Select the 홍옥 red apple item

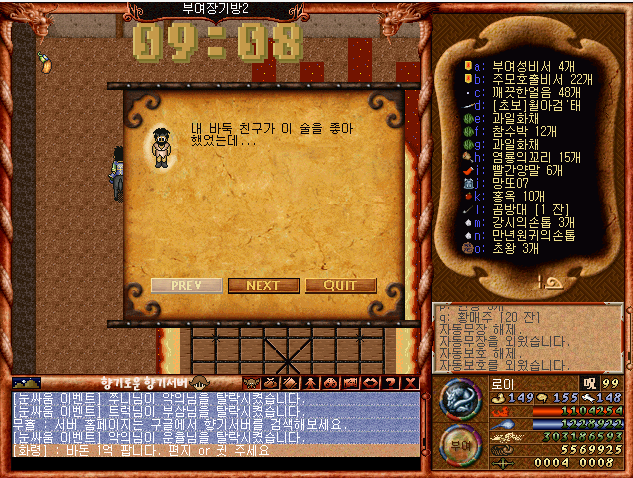[510, 196]
